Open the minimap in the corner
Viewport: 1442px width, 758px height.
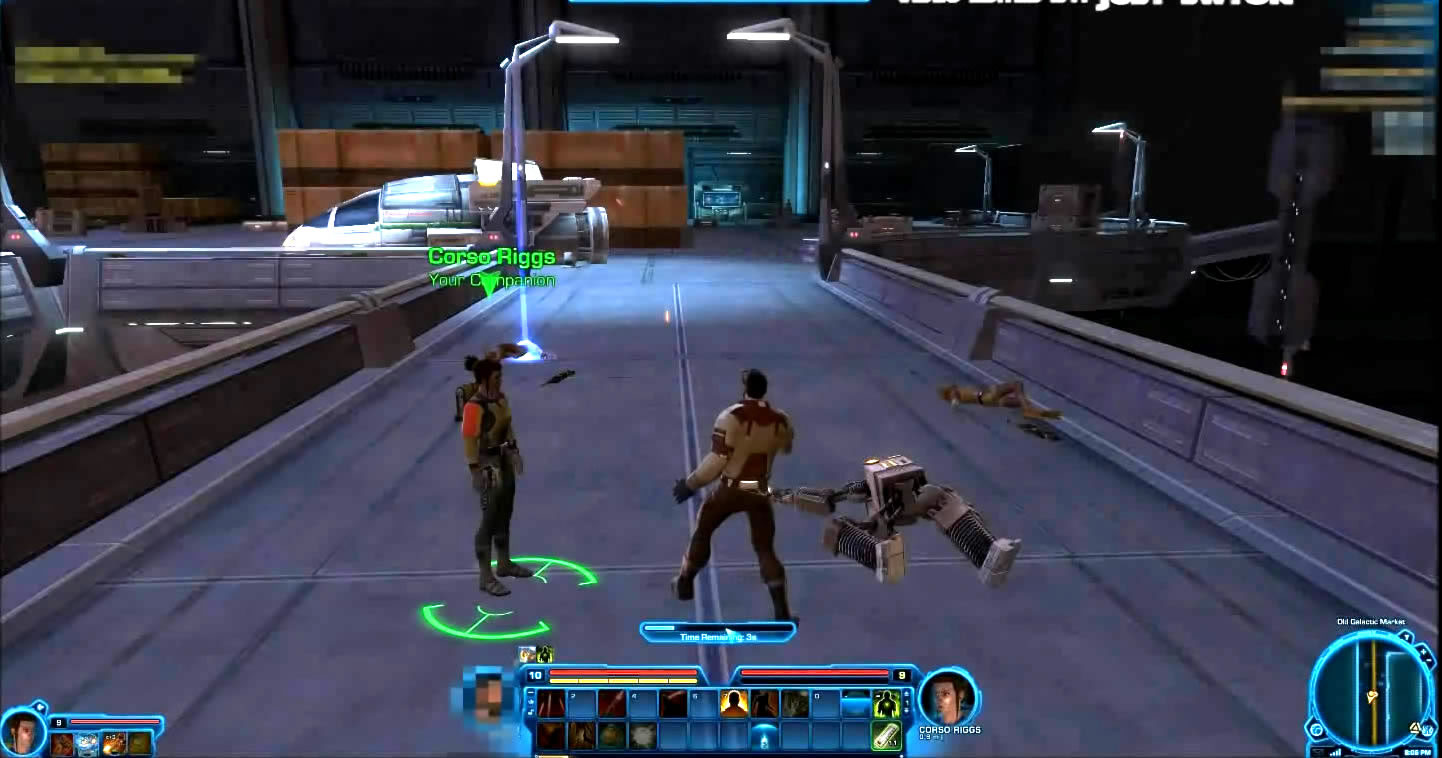(1373, 692)
